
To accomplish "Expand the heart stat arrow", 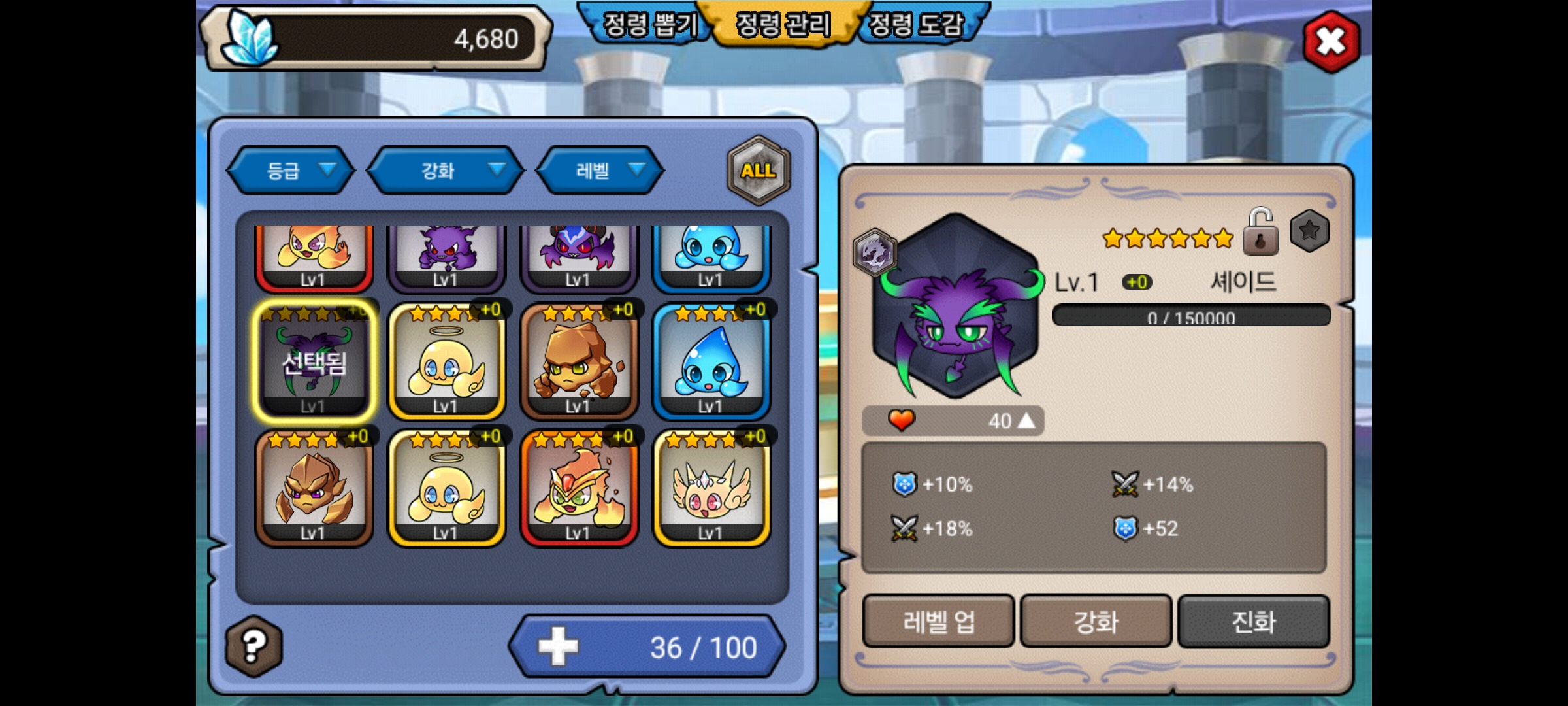I will [1026, 420].
